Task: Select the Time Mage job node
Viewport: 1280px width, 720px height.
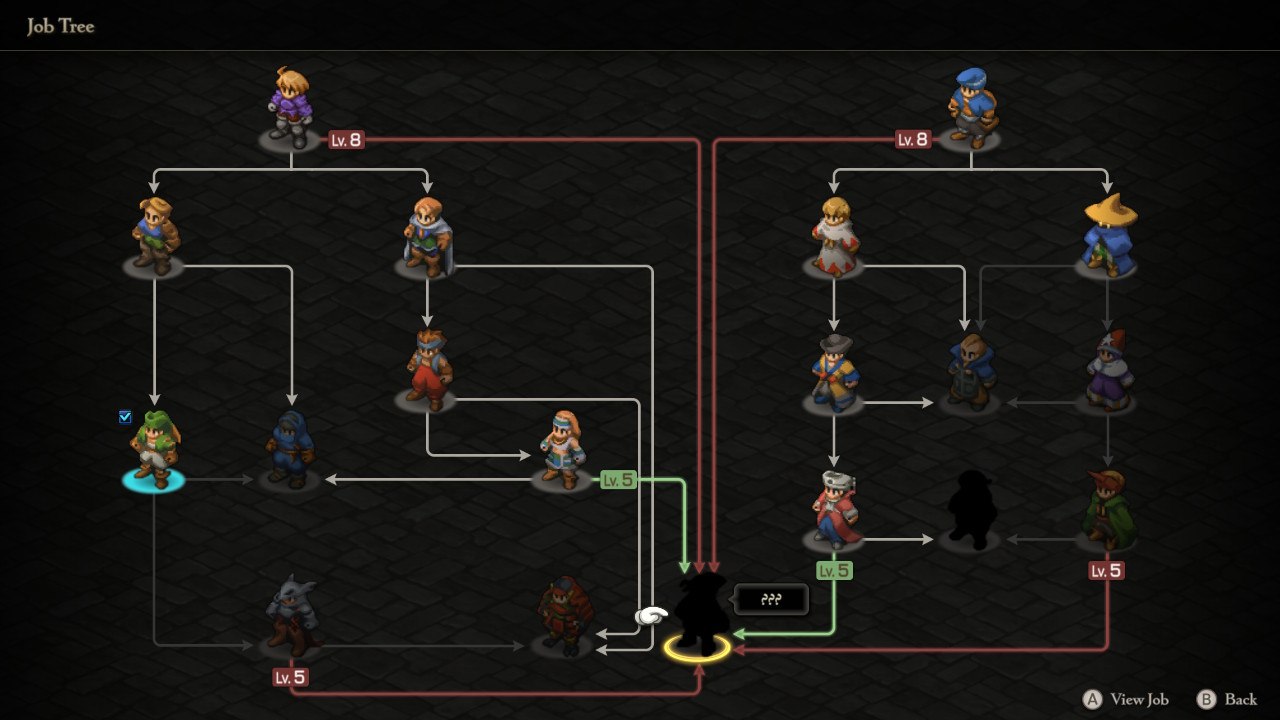Action: coord(1107,372)
